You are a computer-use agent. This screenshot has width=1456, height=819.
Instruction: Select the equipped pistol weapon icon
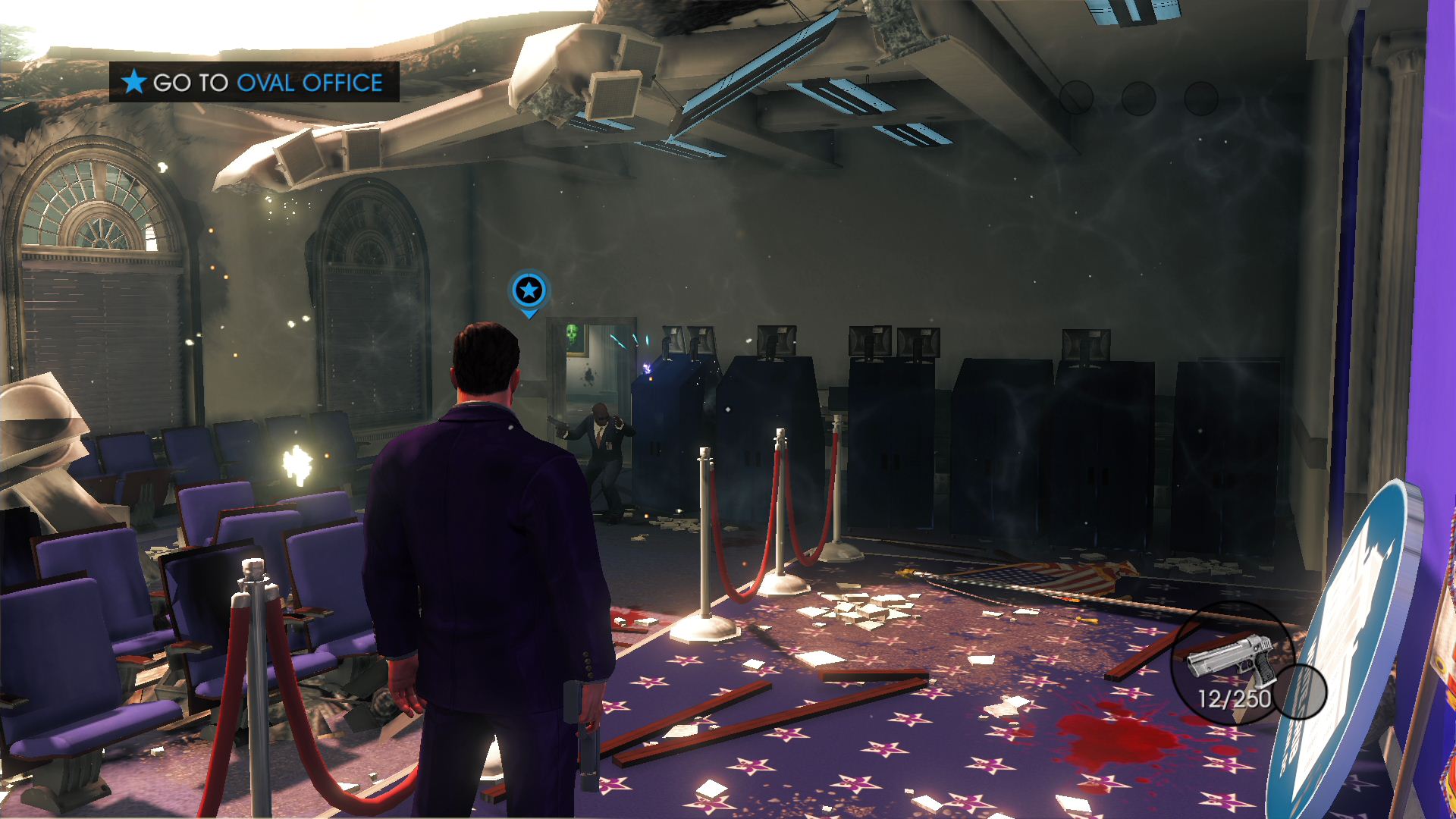1229,657
